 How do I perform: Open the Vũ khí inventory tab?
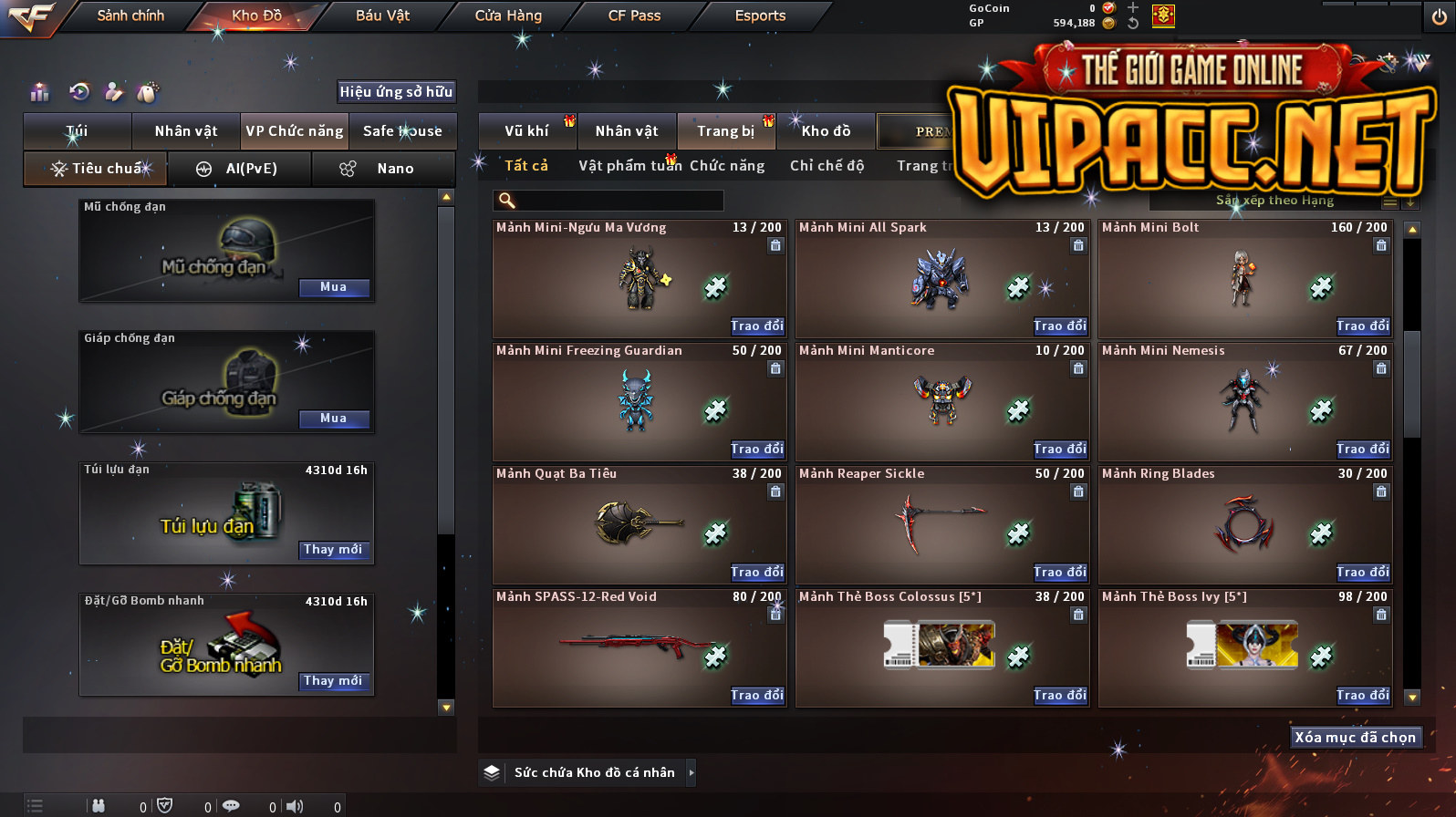(526, 131)
